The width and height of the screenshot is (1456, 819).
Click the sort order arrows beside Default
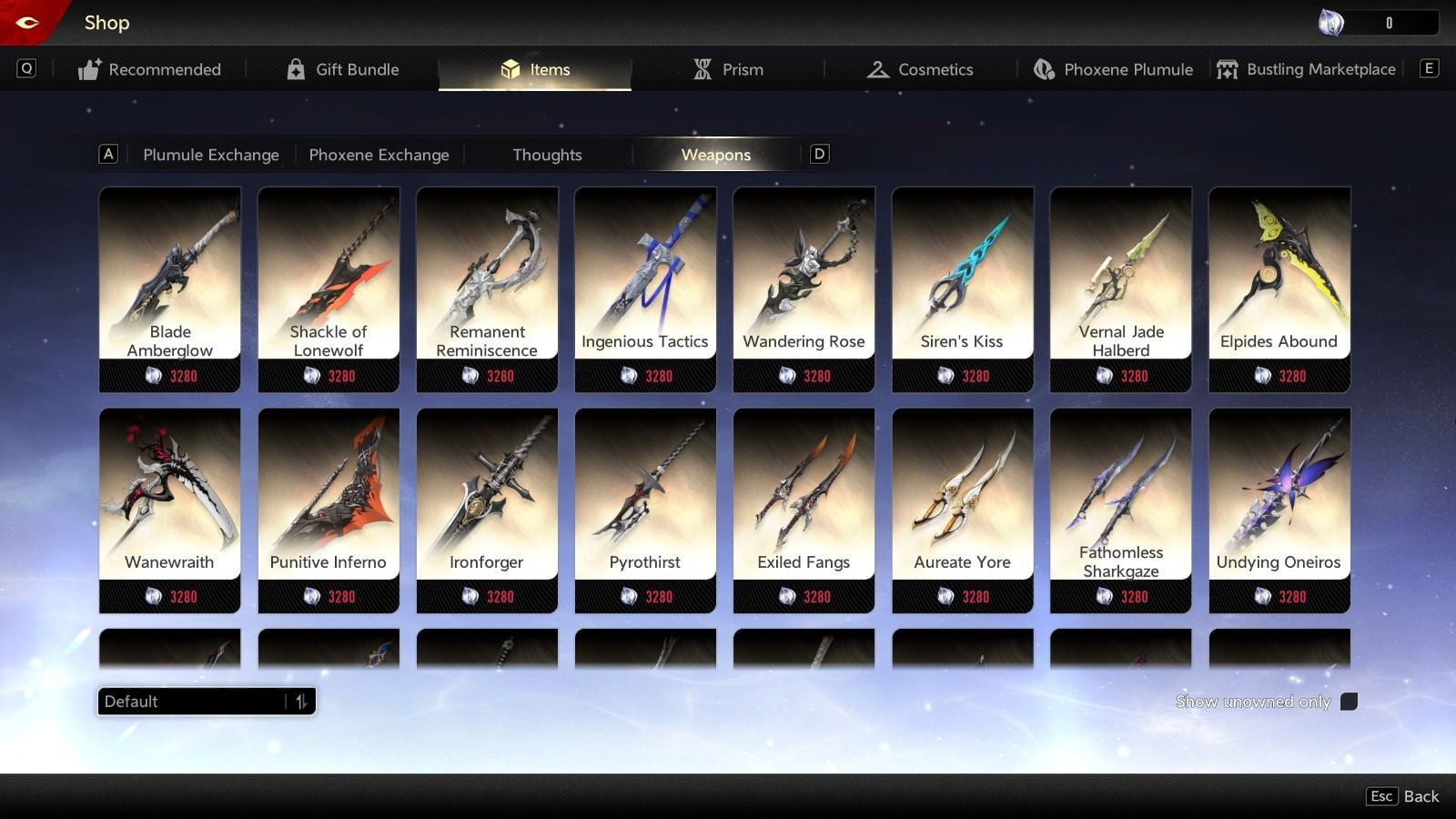(x=303, y=701)
